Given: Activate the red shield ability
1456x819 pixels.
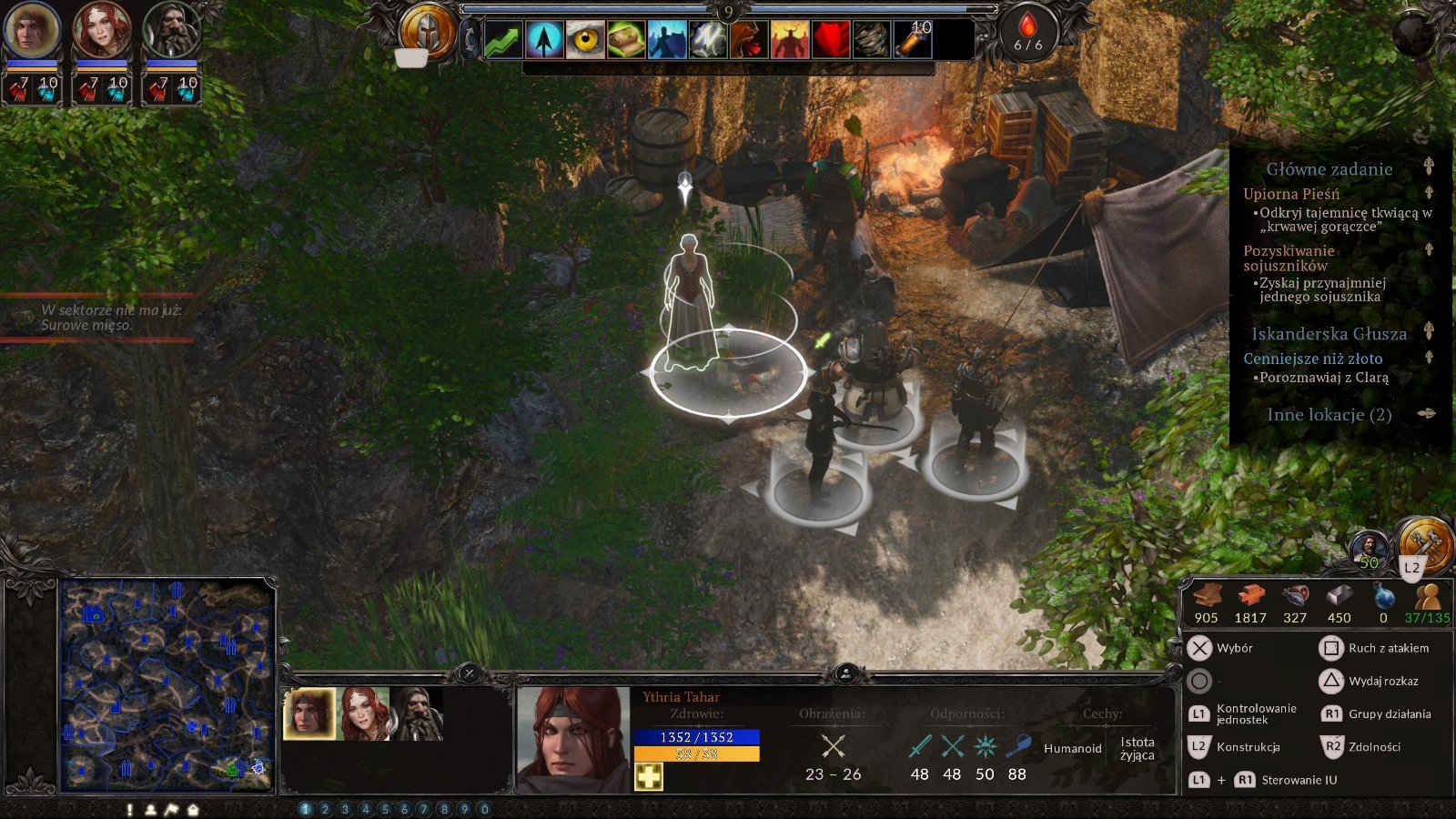Looking at the screenshot, I should 830,40.
